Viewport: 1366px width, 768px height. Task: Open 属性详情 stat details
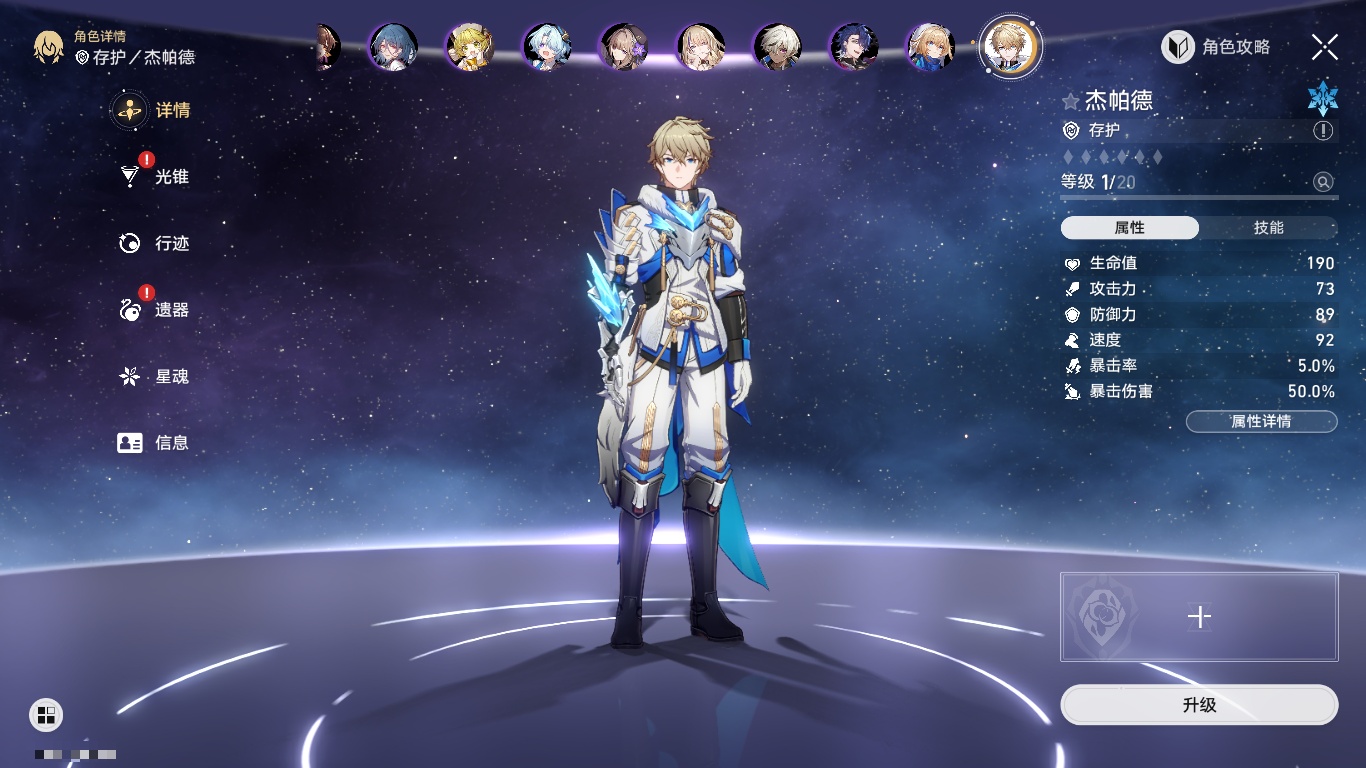click(x=1261, y=421)
